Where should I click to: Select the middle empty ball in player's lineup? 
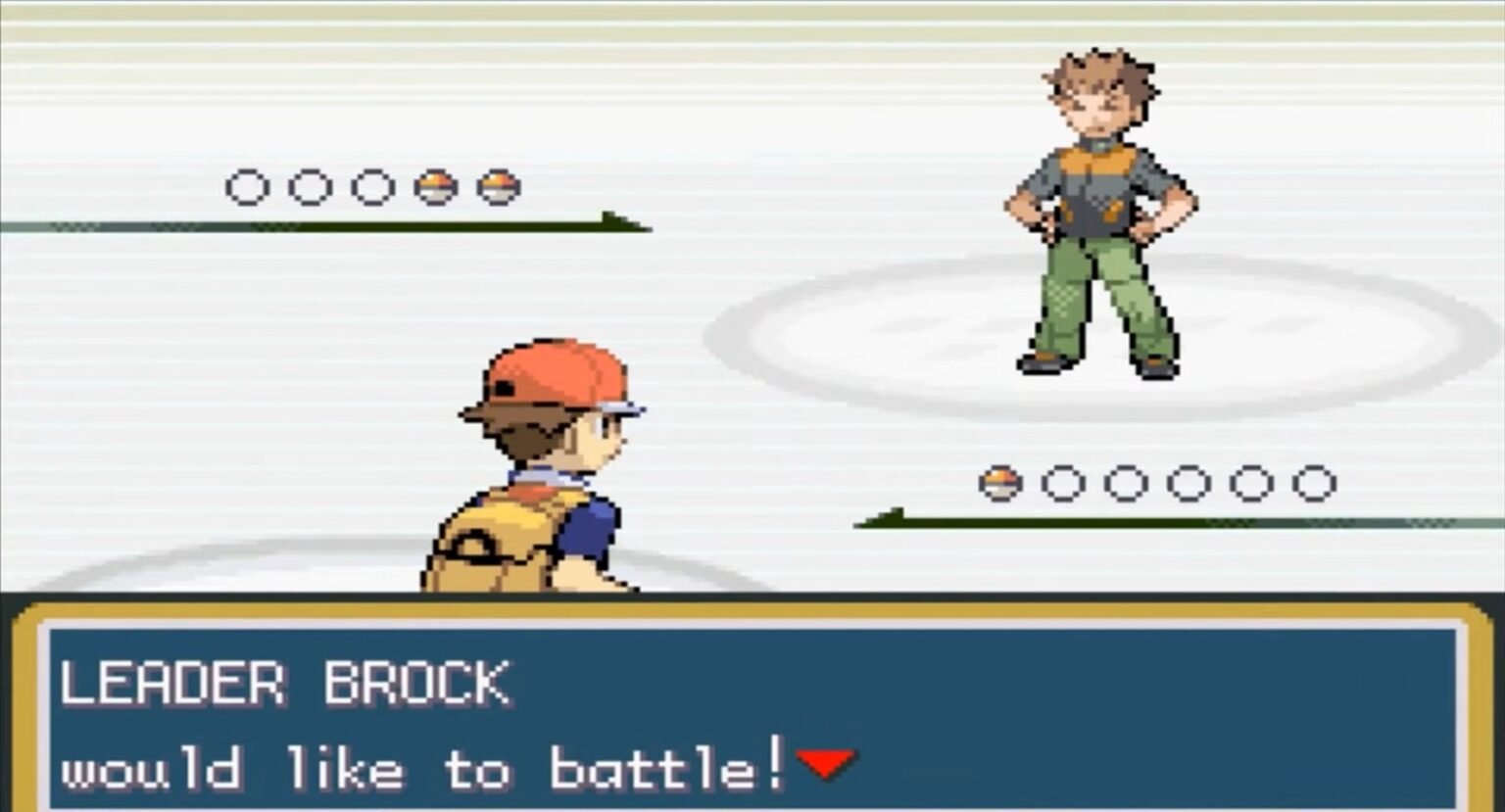pos(311,186)
